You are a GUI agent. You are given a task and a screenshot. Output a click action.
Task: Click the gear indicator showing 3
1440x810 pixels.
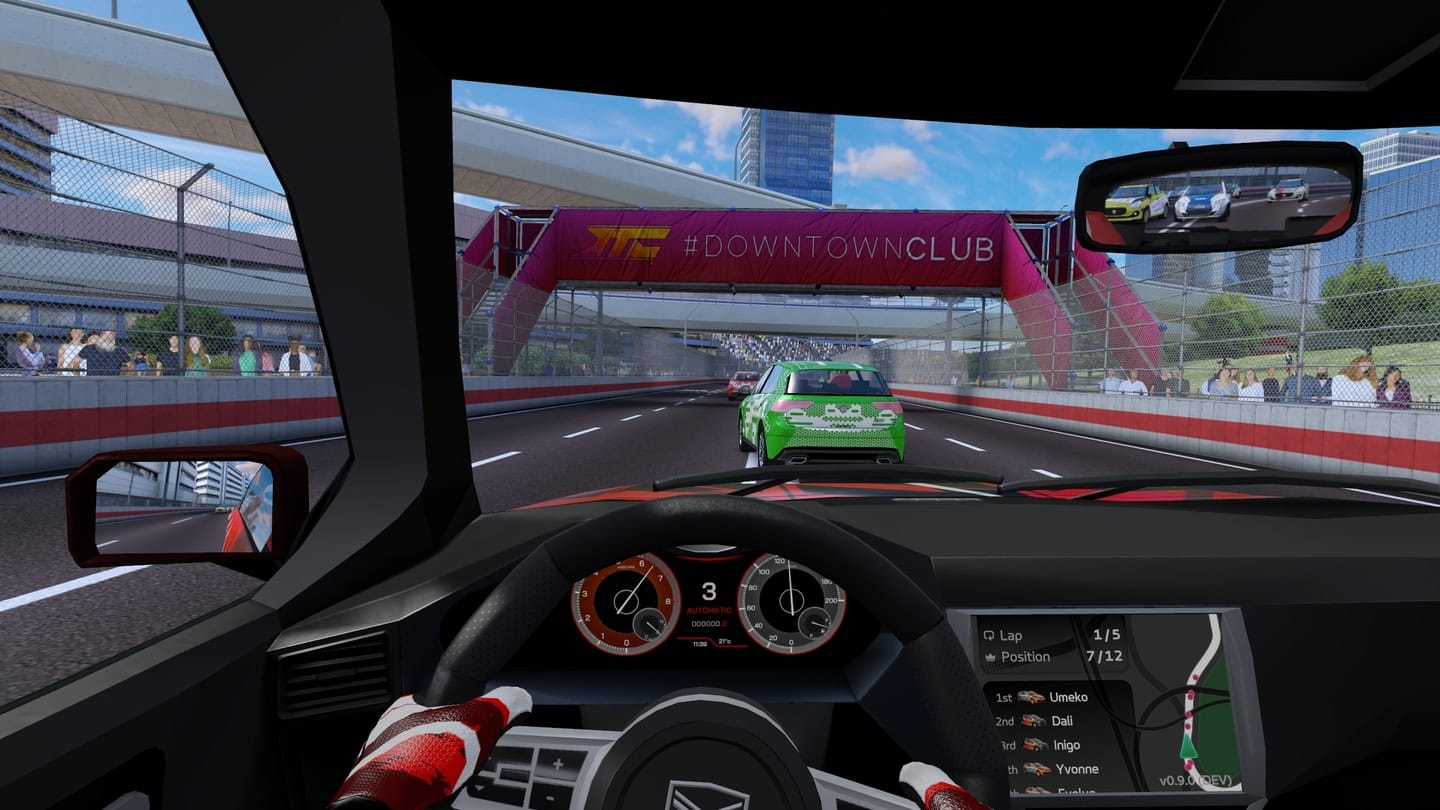(711, 592)
